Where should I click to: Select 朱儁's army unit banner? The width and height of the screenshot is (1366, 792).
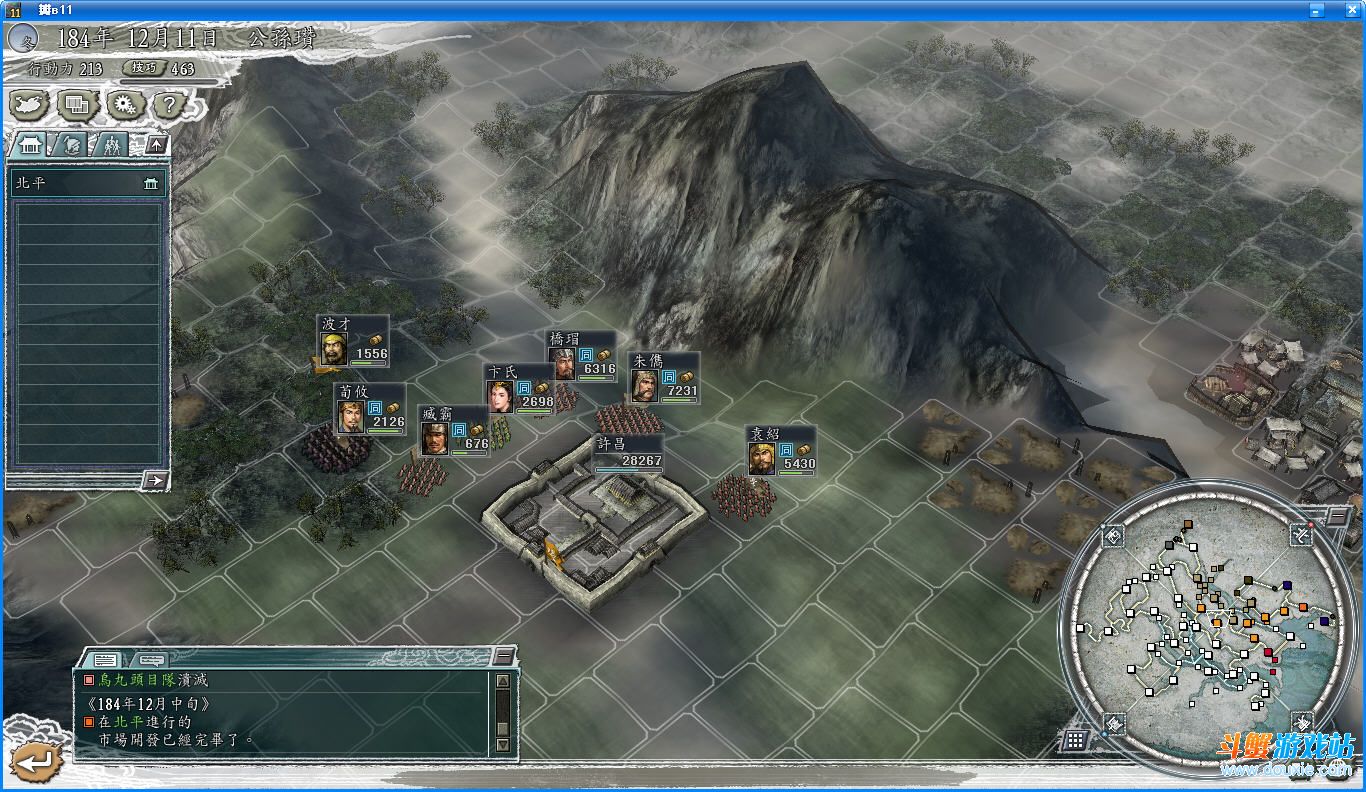click(663, 378)
